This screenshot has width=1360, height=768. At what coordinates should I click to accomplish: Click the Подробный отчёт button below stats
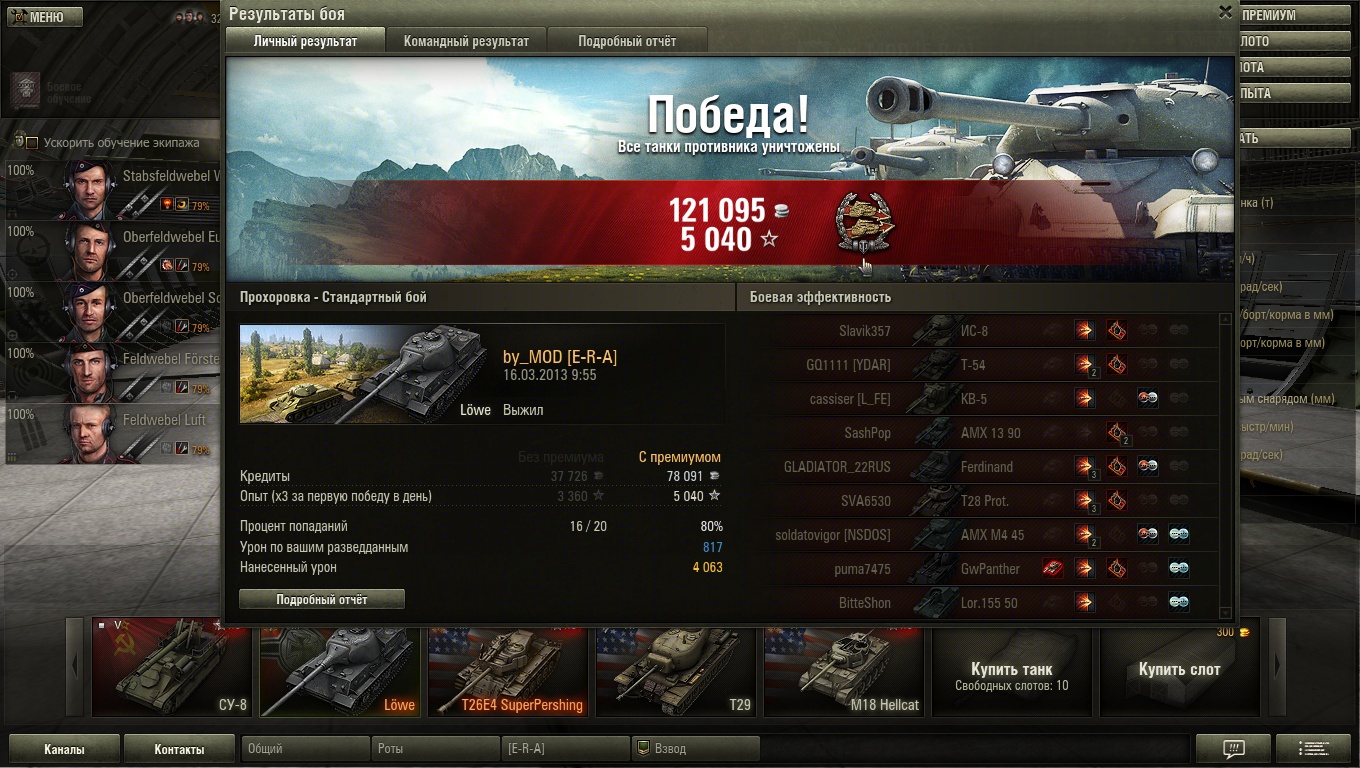(x=322, y=599)
